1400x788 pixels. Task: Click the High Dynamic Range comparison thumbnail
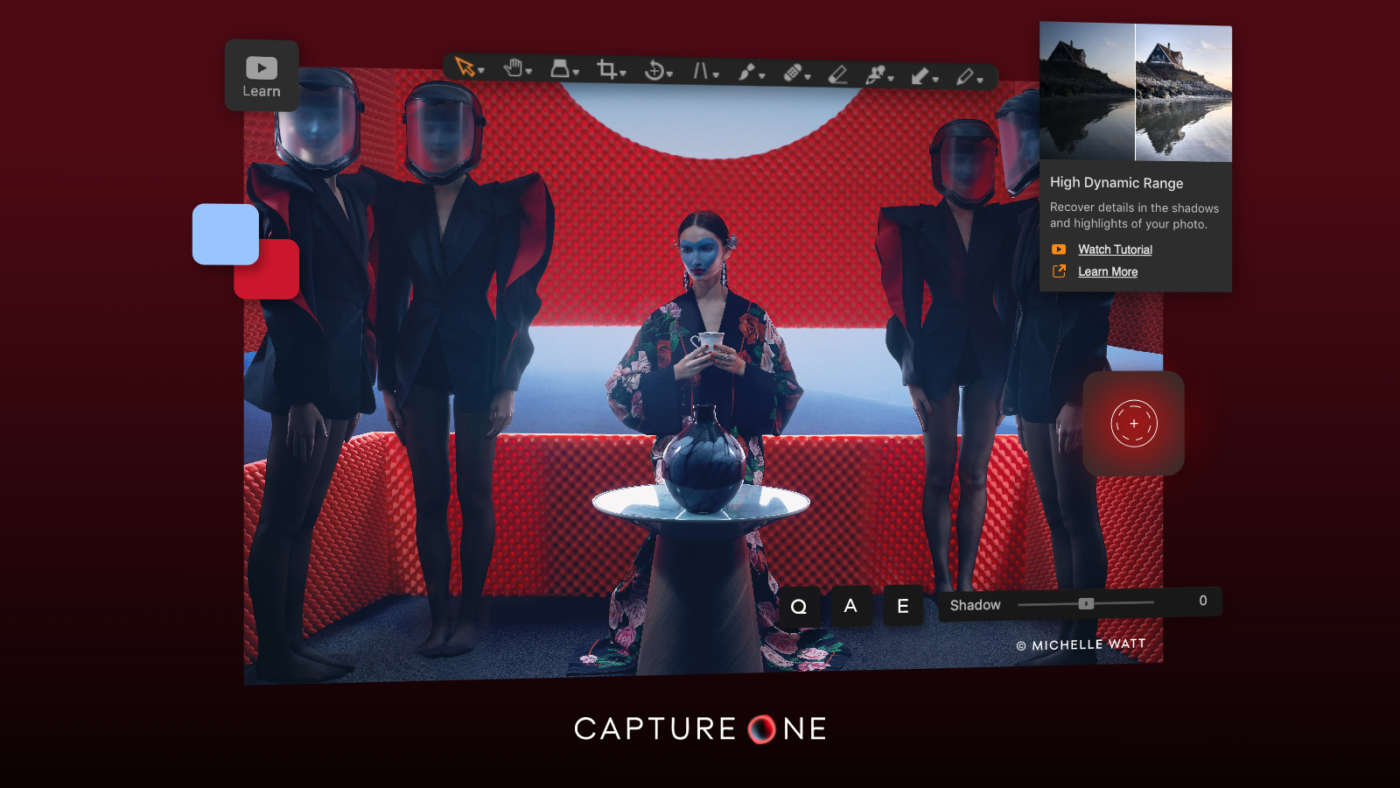[1134, 91]
